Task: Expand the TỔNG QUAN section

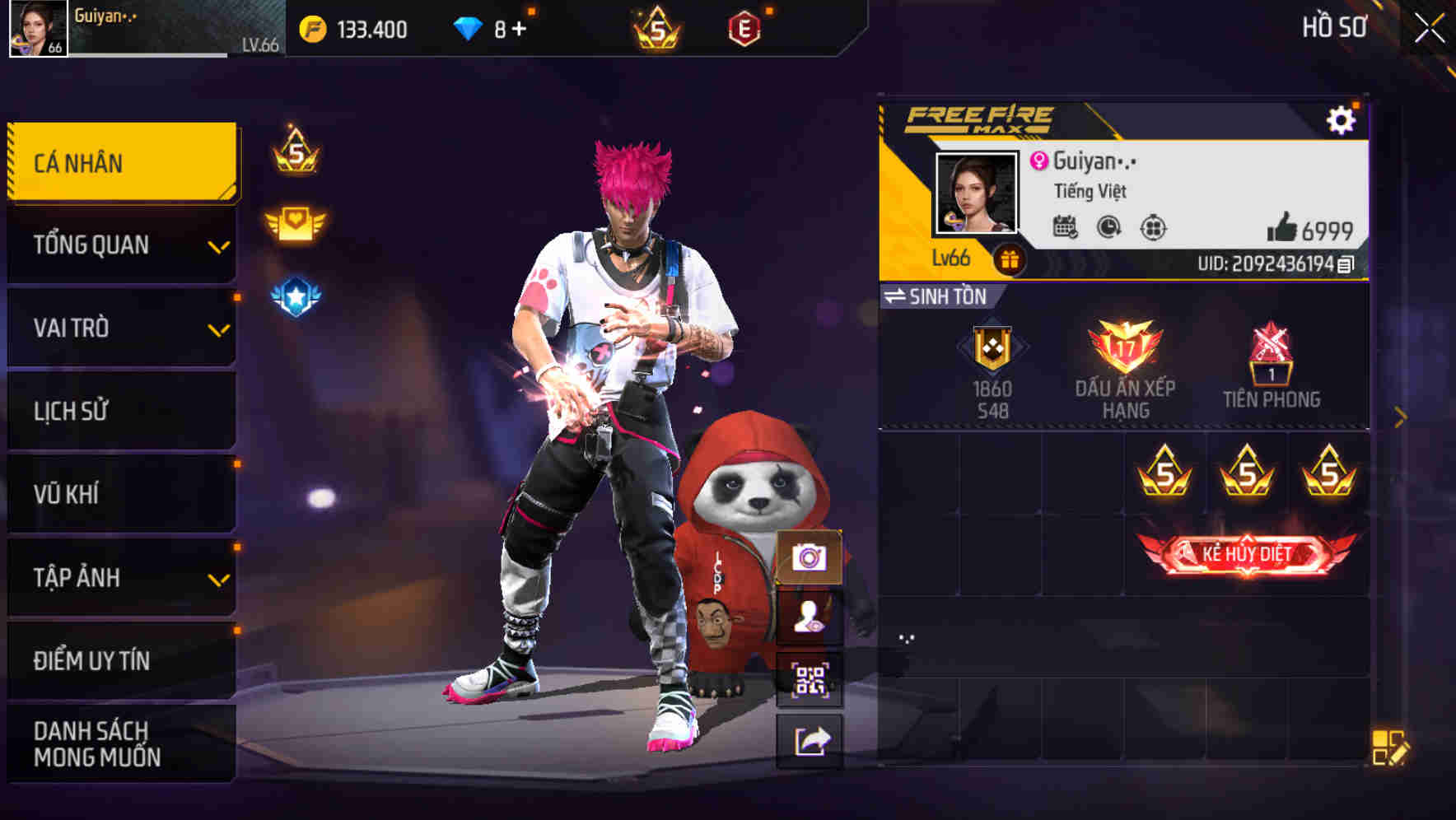Action: (x=120, y=245)
